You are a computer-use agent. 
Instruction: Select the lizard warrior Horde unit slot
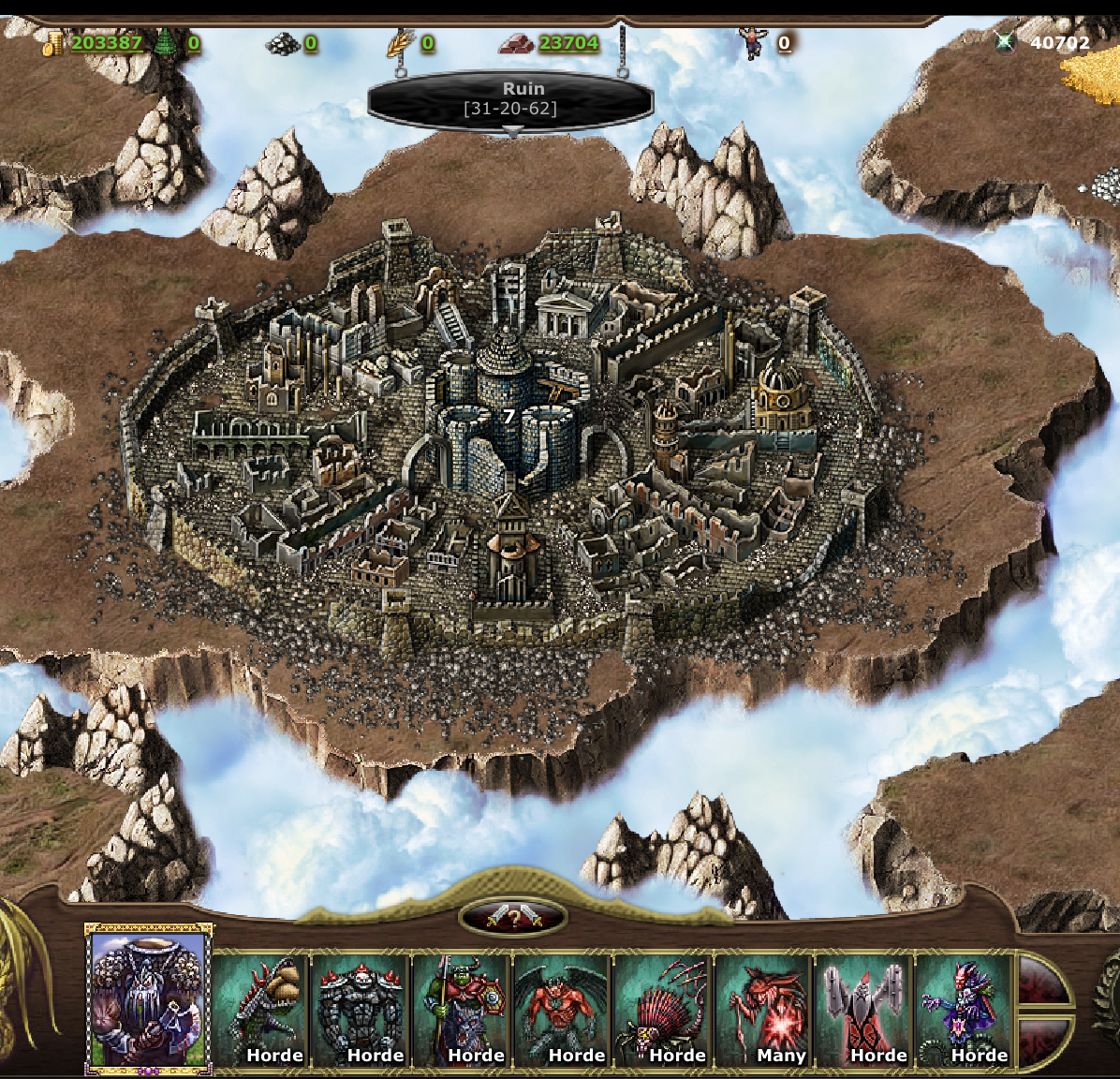[260, 1010]
